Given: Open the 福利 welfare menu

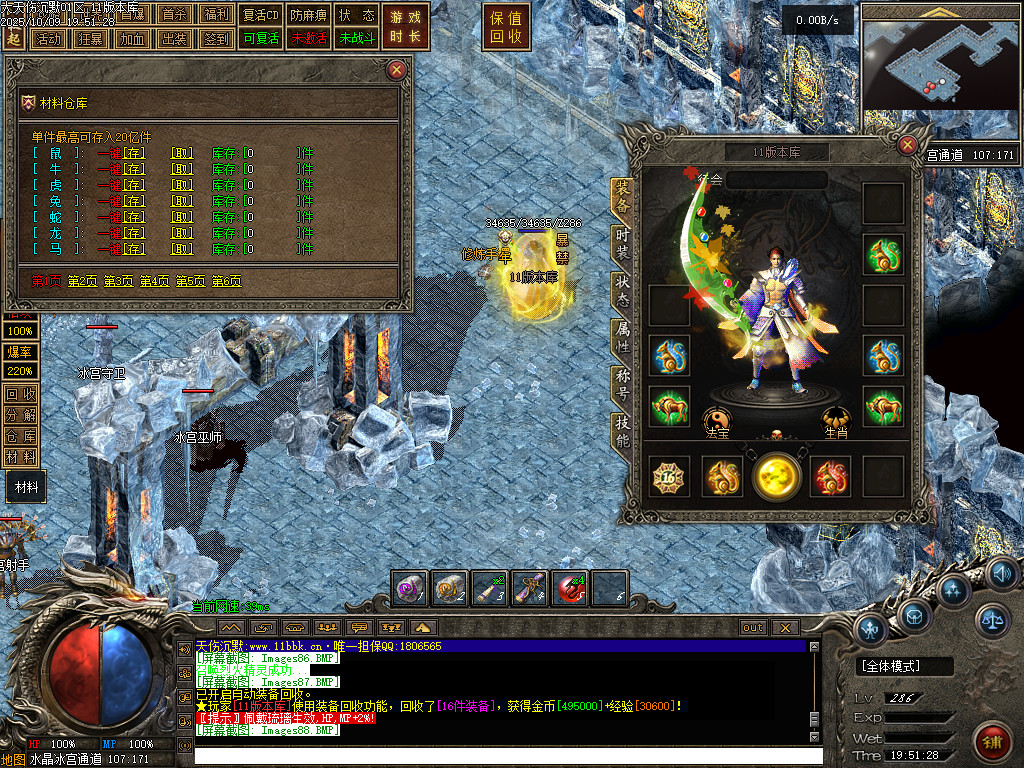Looking at the screenshot, I should pos(214,15).
